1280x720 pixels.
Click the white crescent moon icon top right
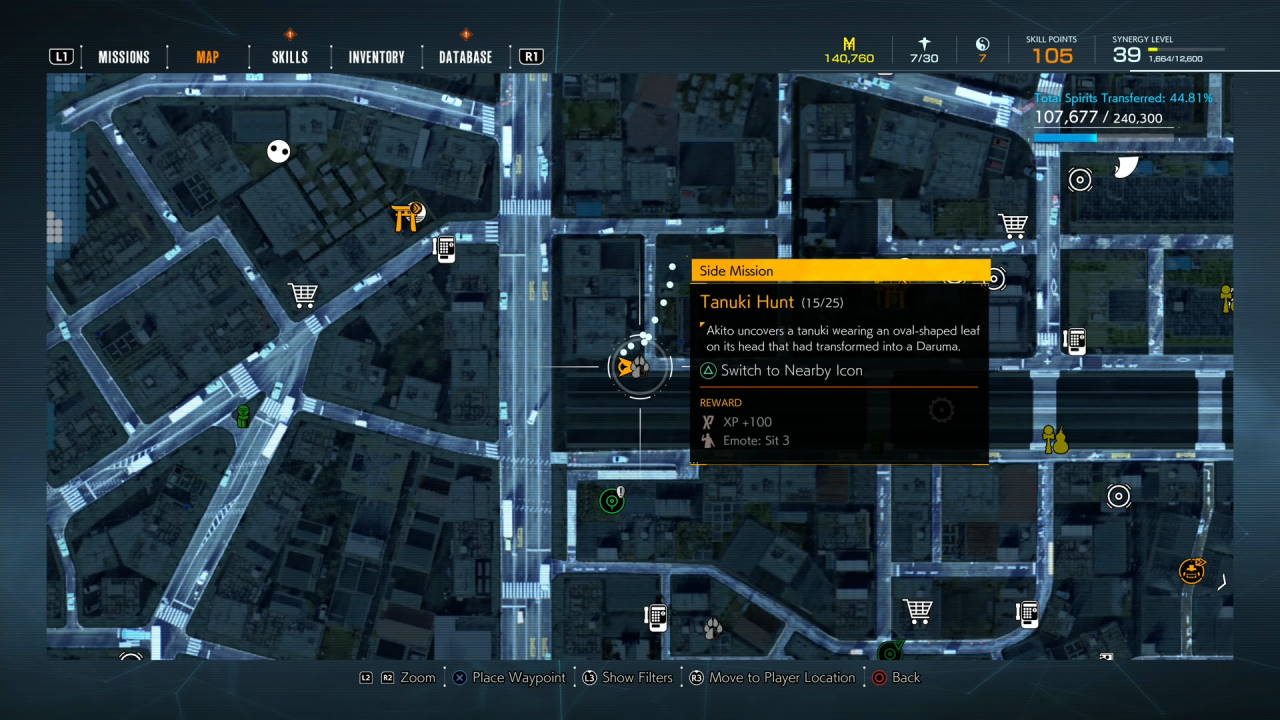point(1127,167)
